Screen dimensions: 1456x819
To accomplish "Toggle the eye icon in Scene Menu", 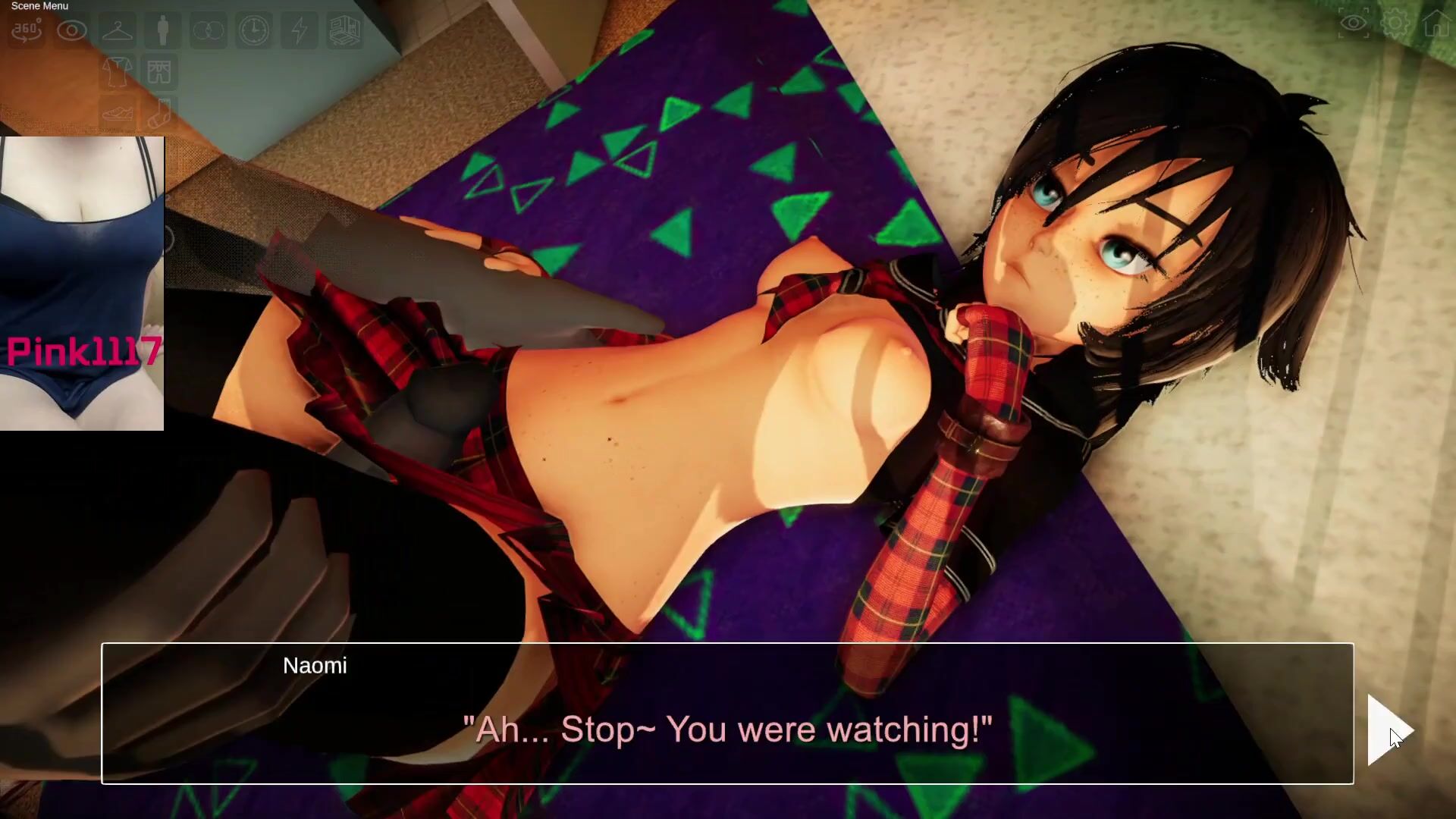I will tap(72, 30).
